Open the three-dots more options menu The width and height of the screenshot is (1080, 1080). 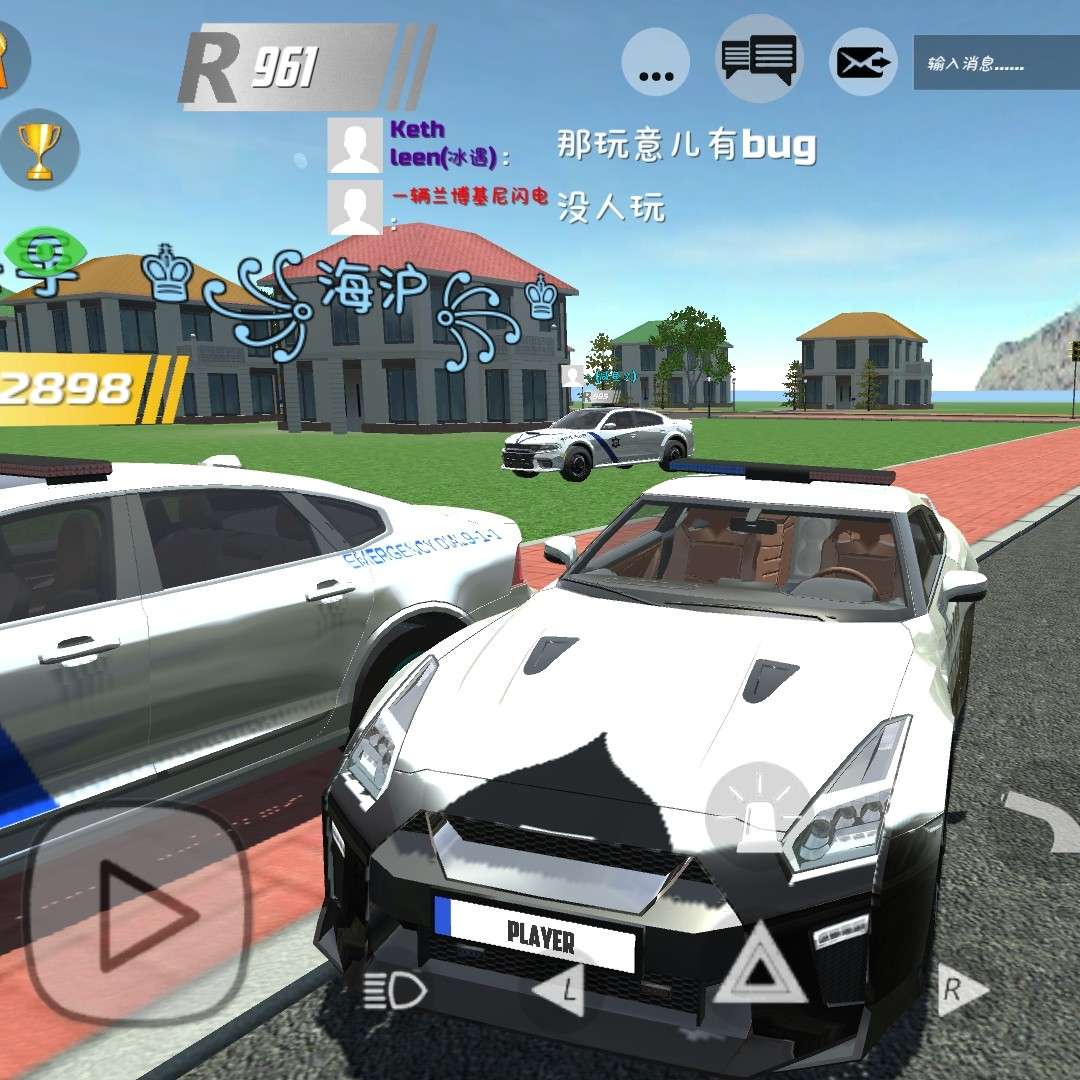point(656,62)
